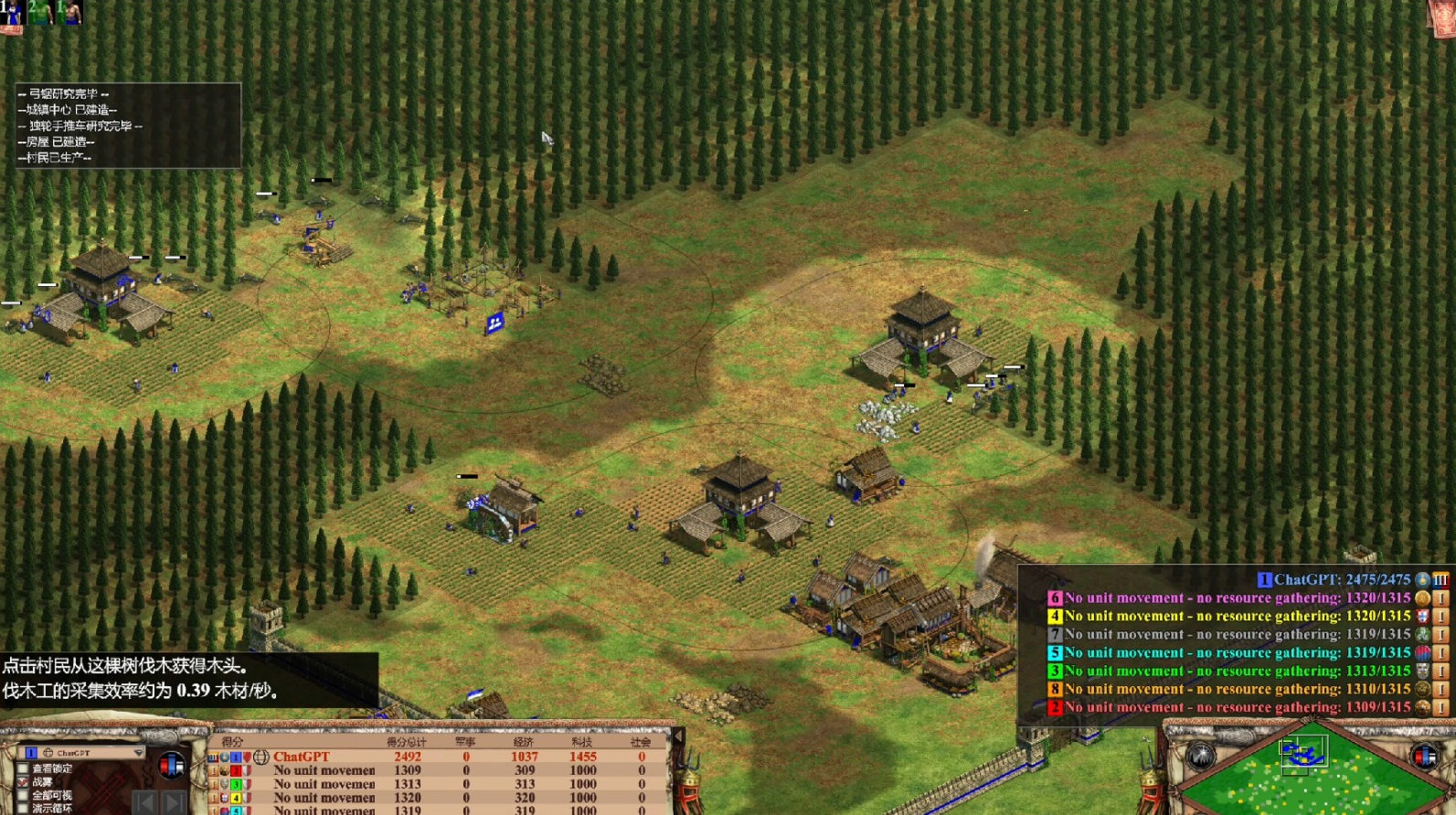Uncheck the 战雾 fog of war checkbox
The width and height of the screenshot is (1456, 815).
(24, 783)
